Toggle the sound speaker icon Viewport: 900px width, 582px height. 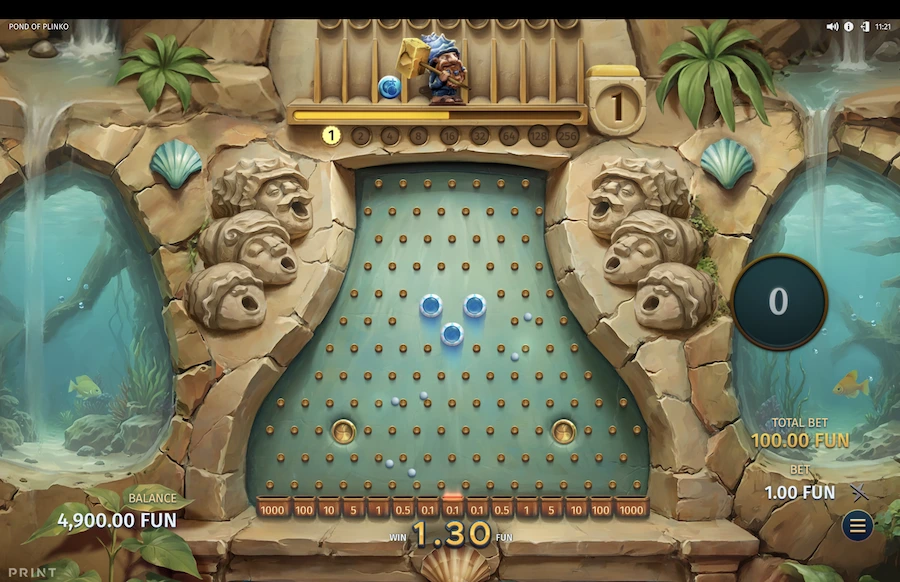pos(832,27)
